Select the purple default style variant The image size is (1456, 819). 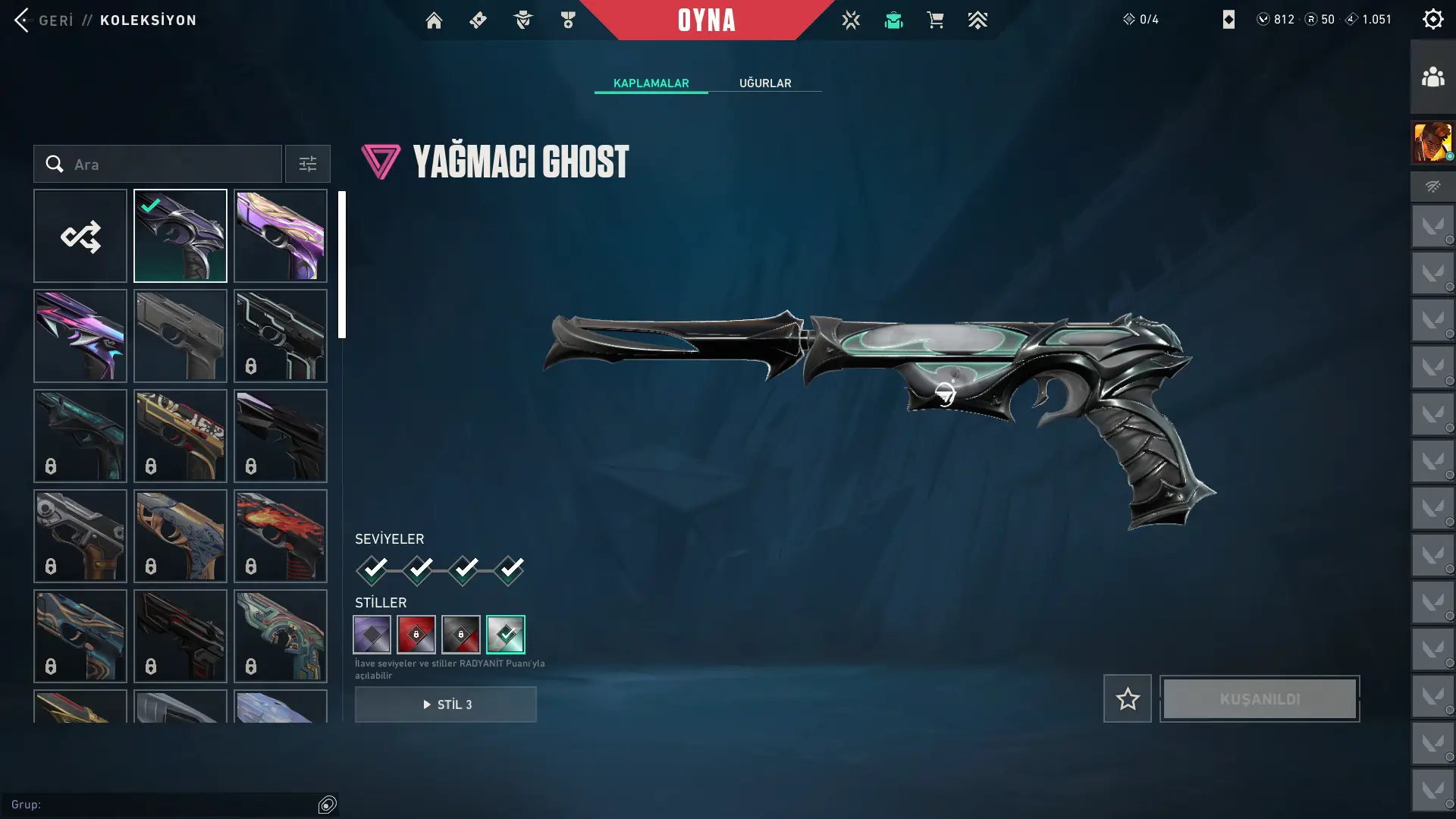tap(372, 635)
